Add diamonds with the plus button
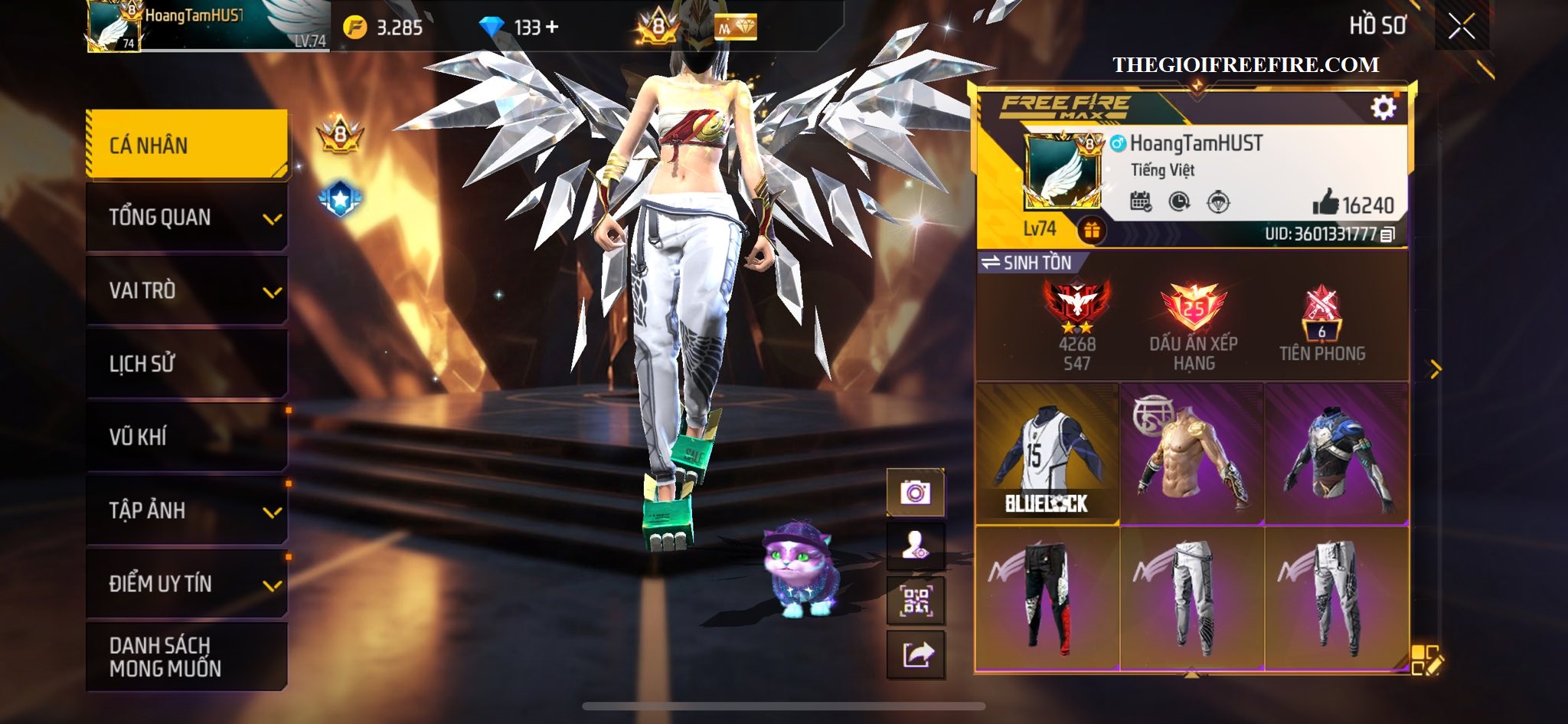The width and height of the screenshot is (1568, 724). [552, 28]
